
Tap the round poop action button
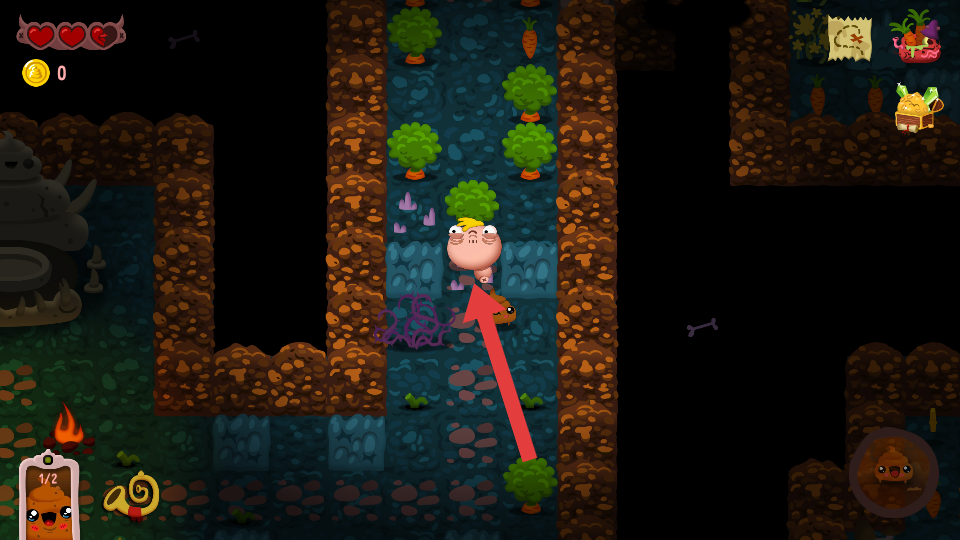[x=893, y=472]
